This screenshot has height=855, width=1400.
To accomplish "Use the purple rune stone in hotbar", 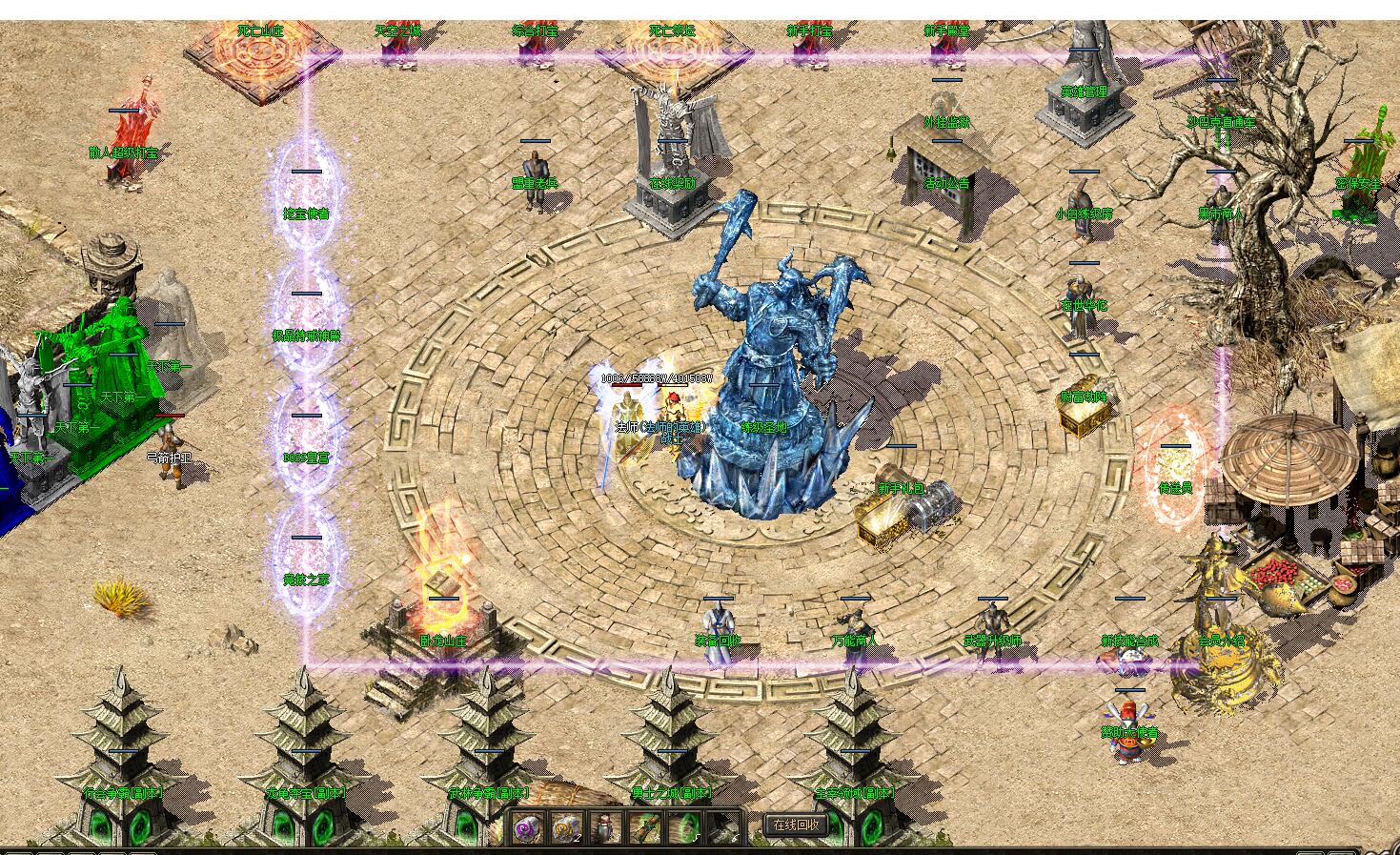I will pyautogui.click(x=528, y=827).
